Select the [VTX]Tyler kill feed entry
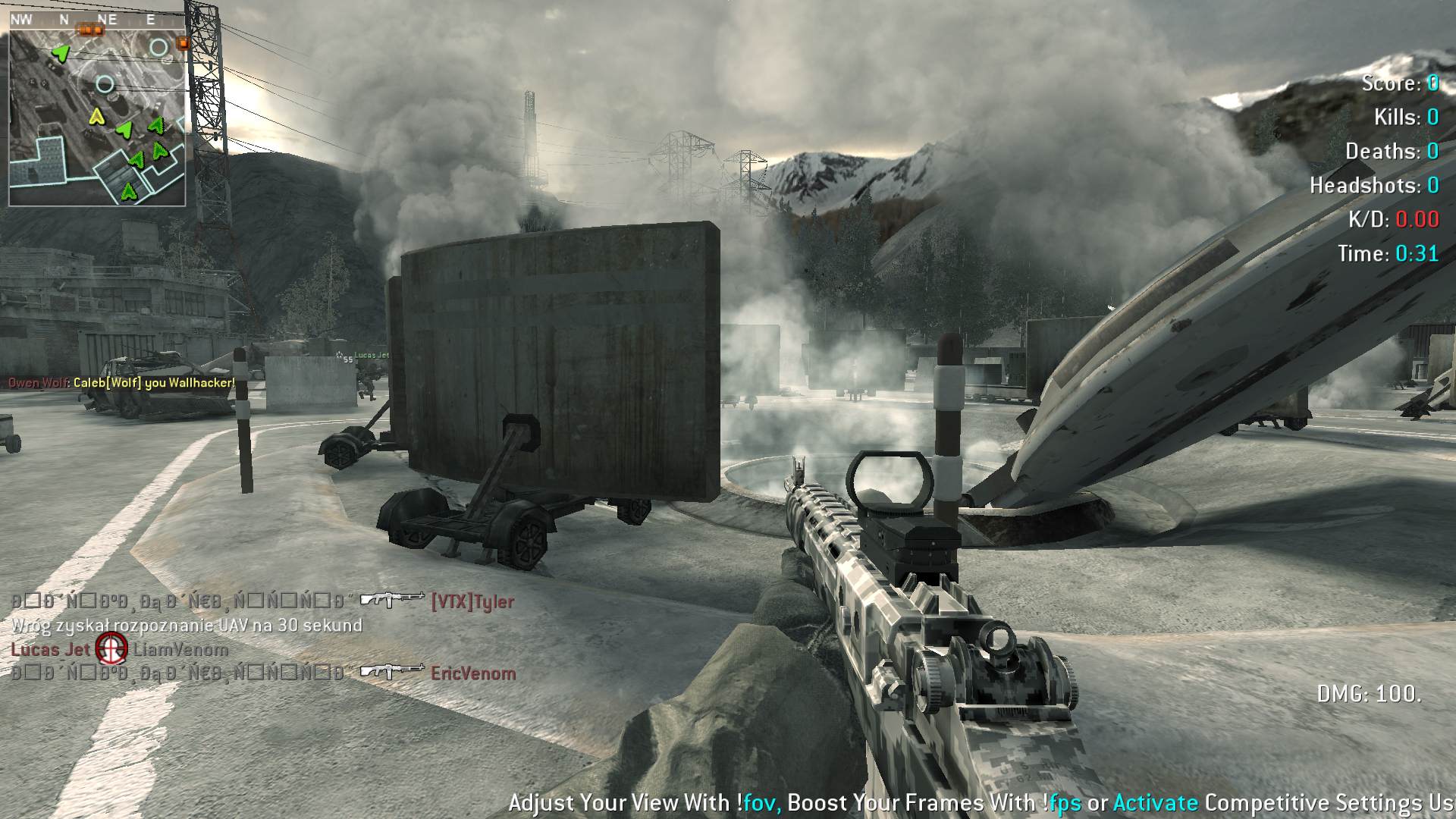The height and width of the screenshot is (819, 1456). point(472,602)
